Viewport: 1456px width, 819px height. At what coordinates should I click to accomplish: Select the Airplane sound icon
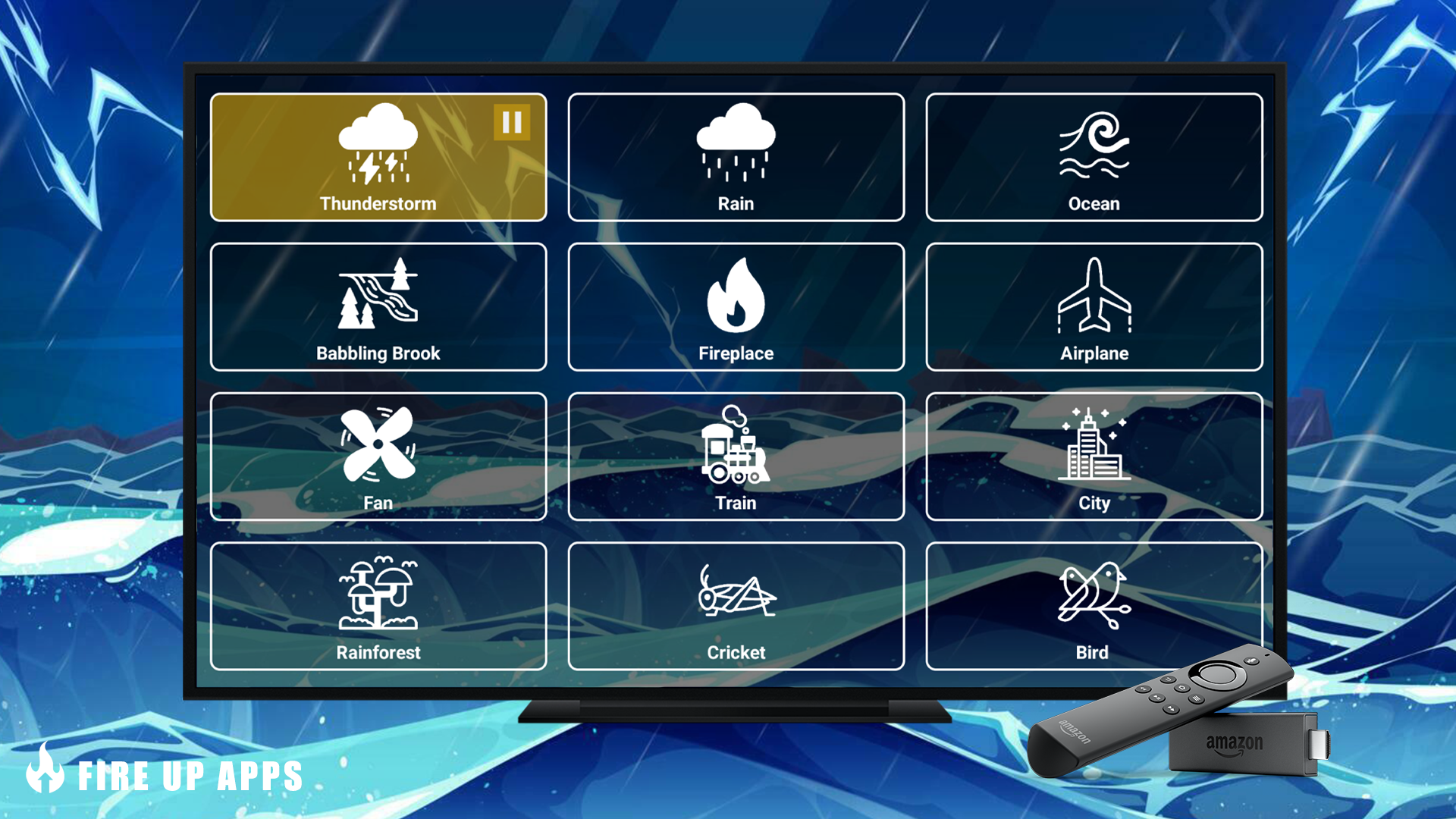pos(1094,296)
